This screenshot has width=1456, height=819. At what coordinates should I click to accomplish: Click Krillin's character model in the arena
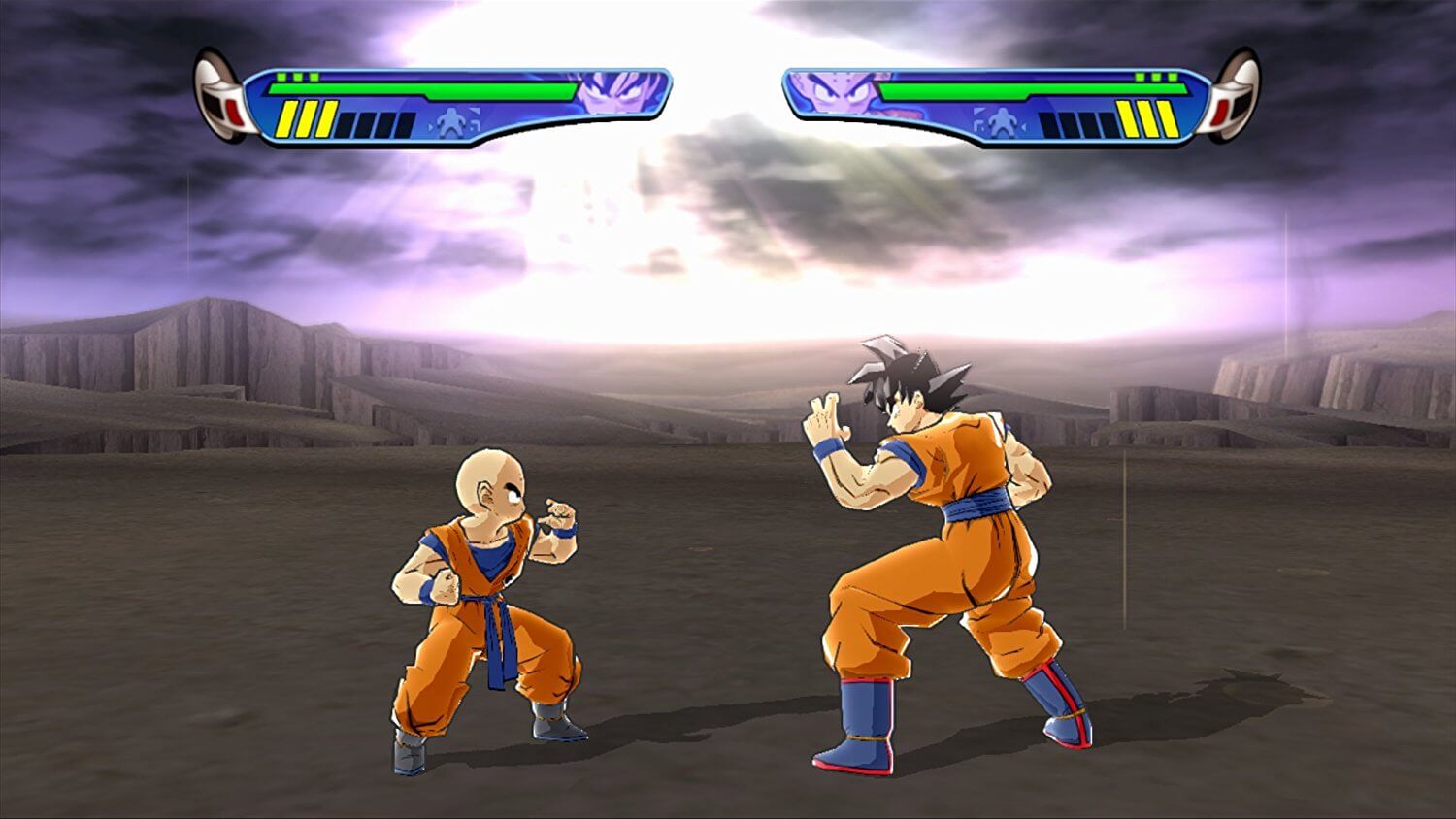(485, 582)
